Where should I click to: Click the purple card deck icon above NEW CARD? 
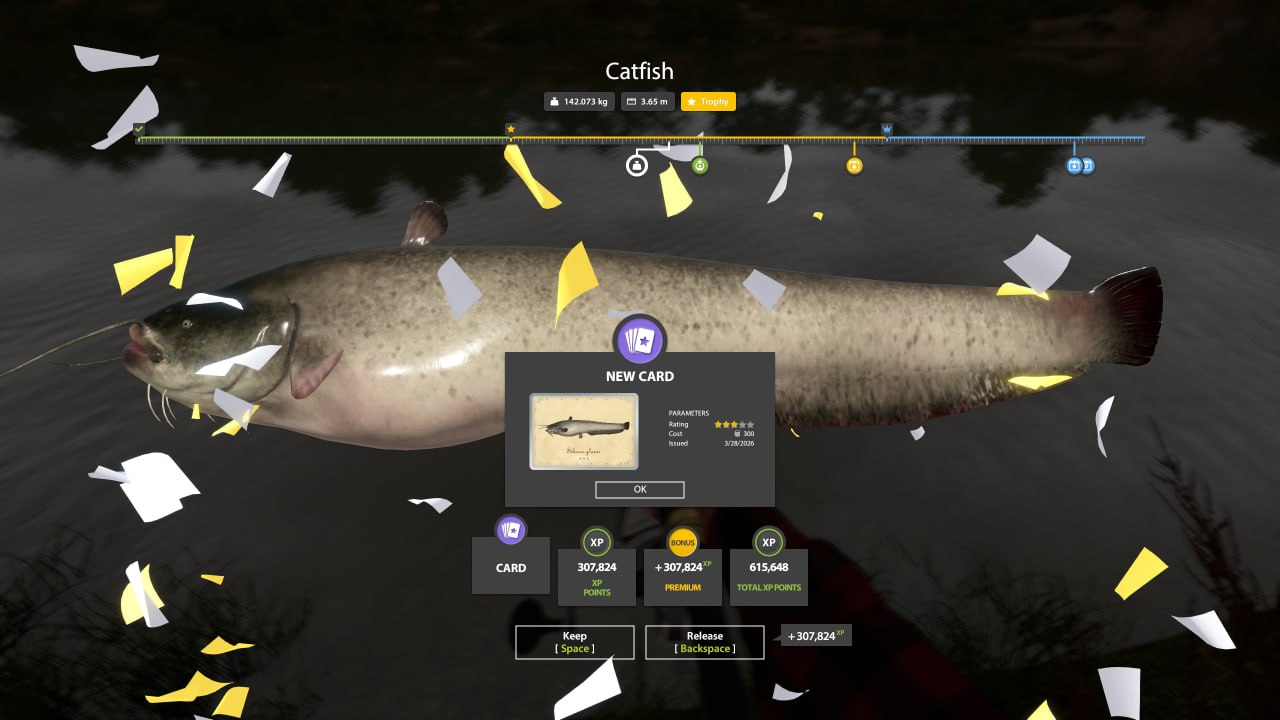(x=639, y=341)
